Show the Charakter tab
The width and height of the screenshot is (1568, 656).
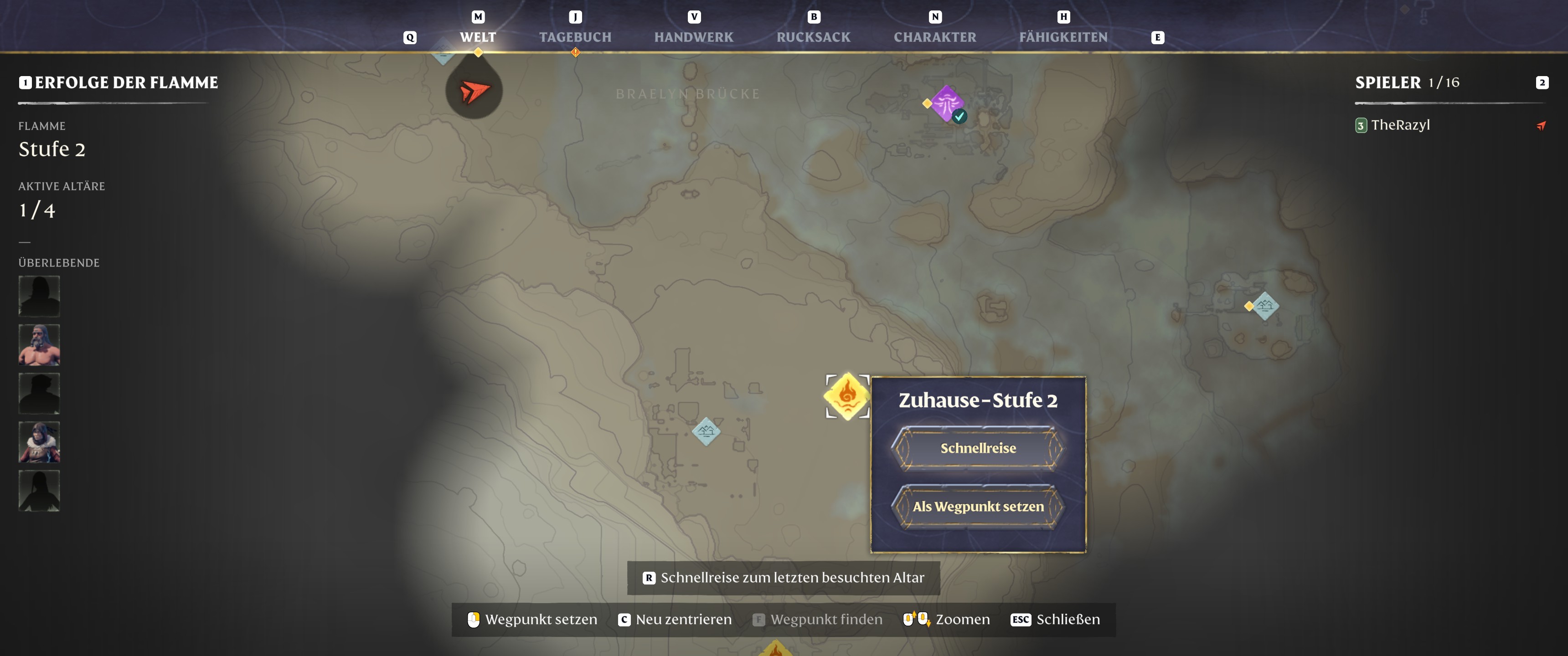coord(934,37)
